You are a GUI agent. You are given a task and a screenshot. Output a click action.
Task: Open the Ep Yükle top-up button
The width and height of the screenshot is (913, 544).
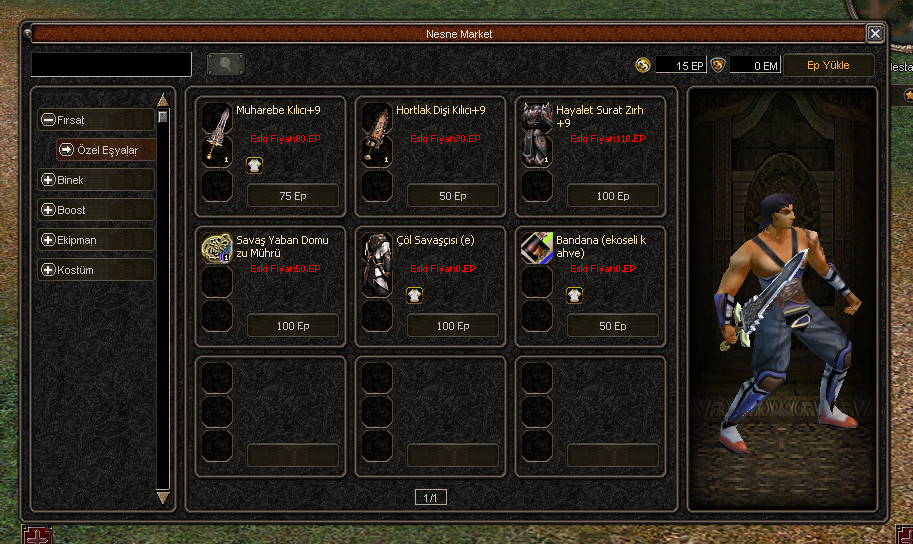tap(827, 65)
